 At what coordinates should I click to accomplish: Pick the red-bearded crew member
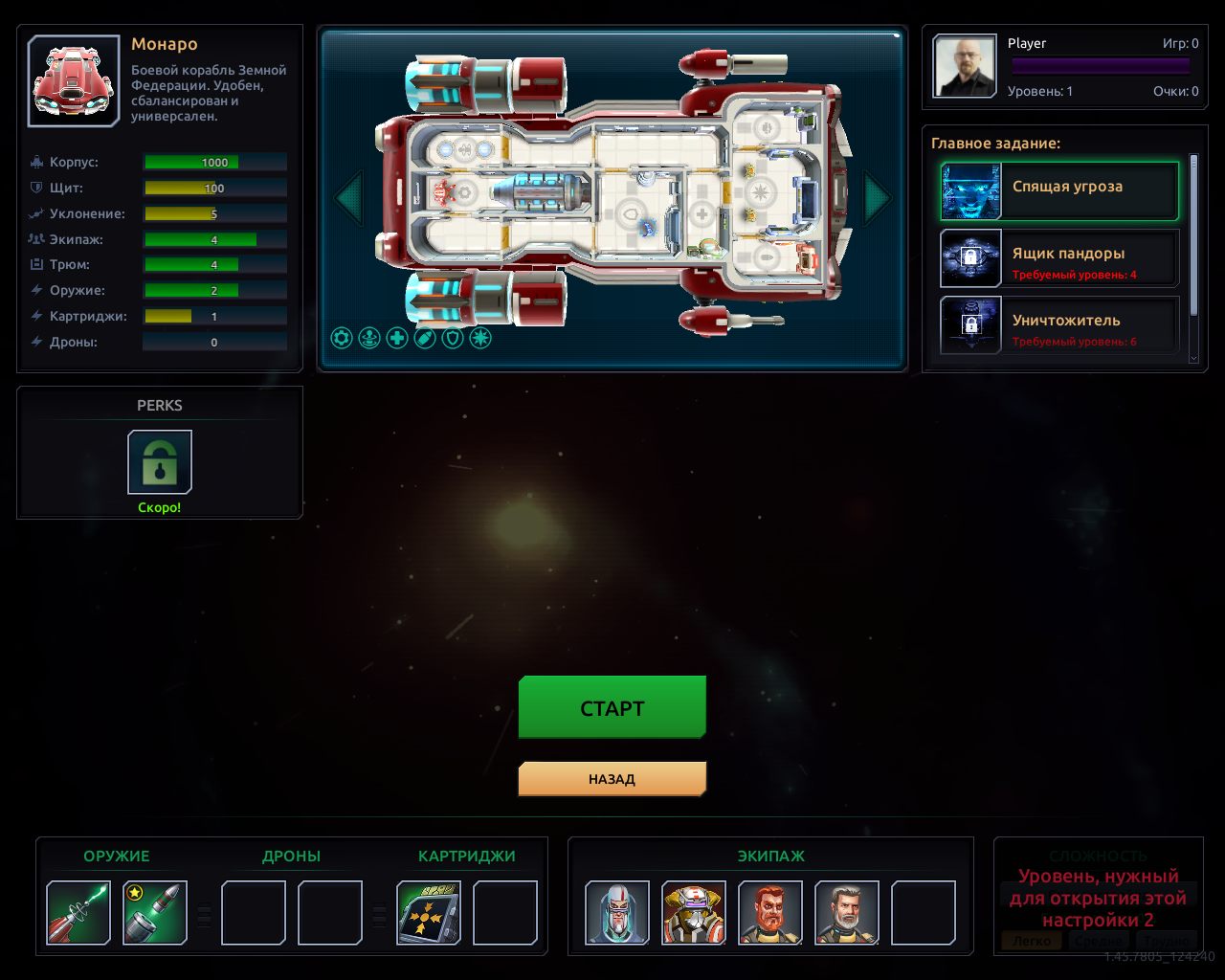click(770, 913)
